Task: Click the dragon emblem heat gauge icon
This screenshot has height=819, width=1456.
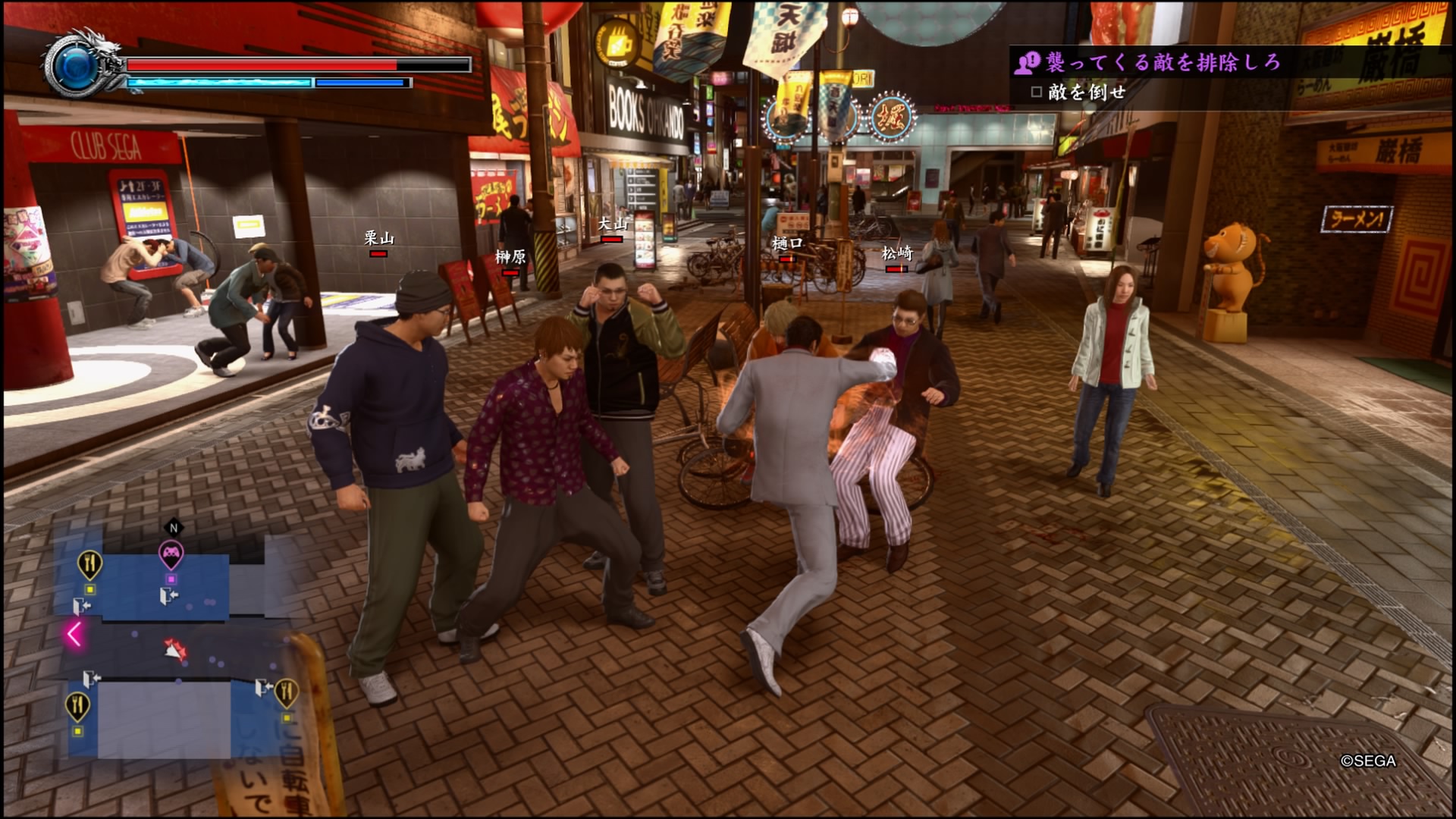Action: pos(82,65)
